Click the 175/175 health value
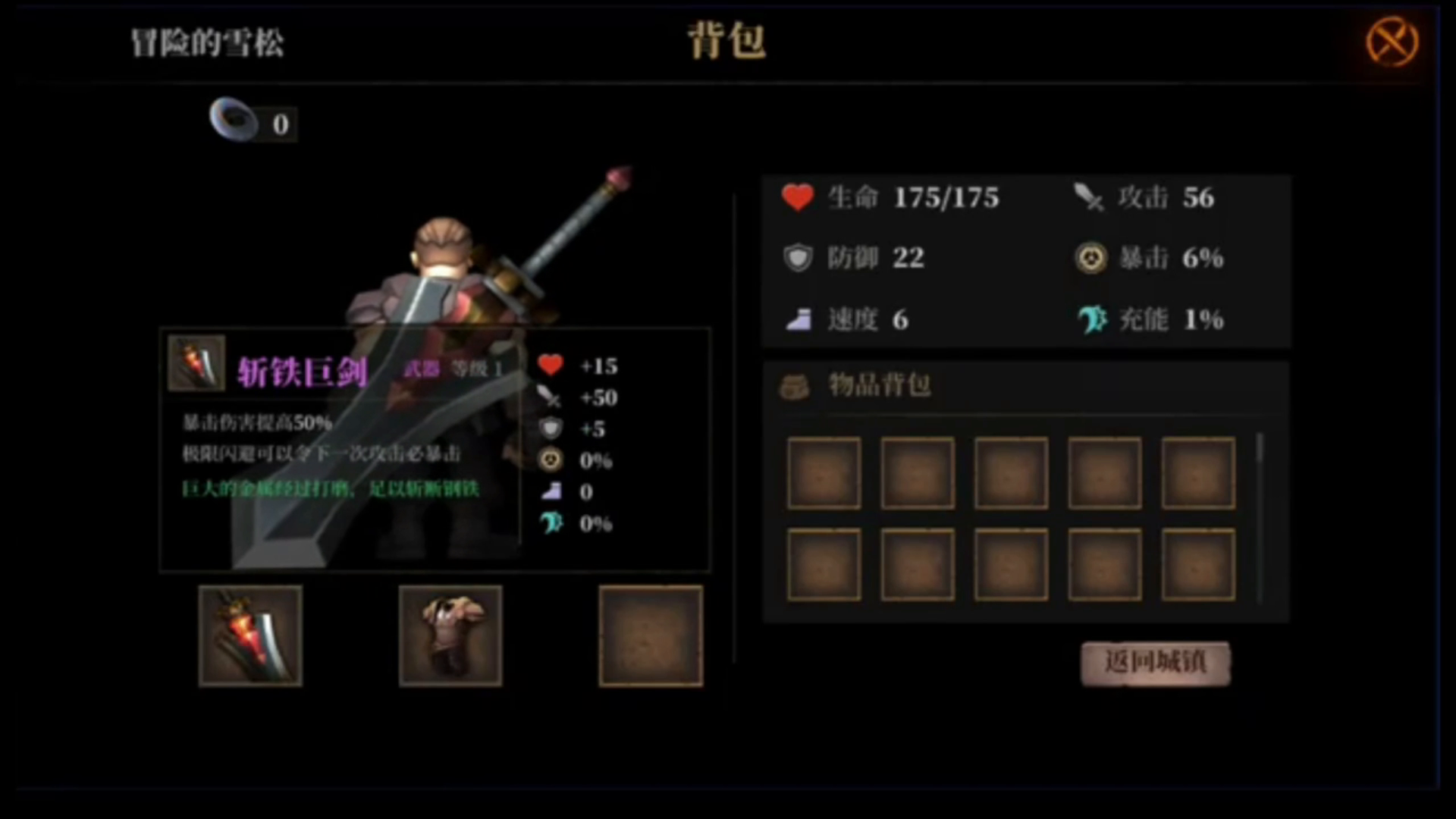 pos(946,197)
